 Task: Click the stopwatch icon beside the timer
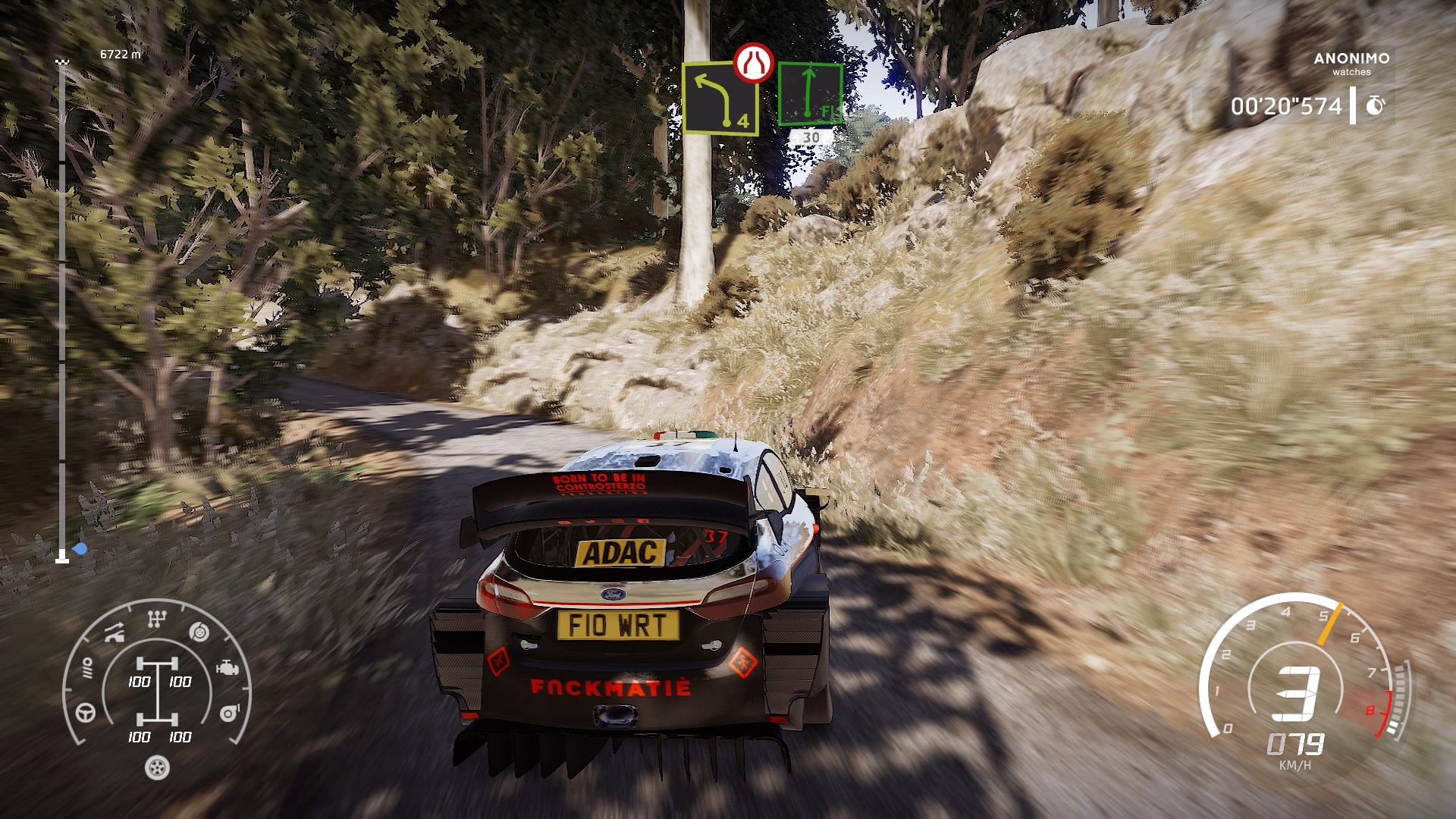tap(1375, 105)
